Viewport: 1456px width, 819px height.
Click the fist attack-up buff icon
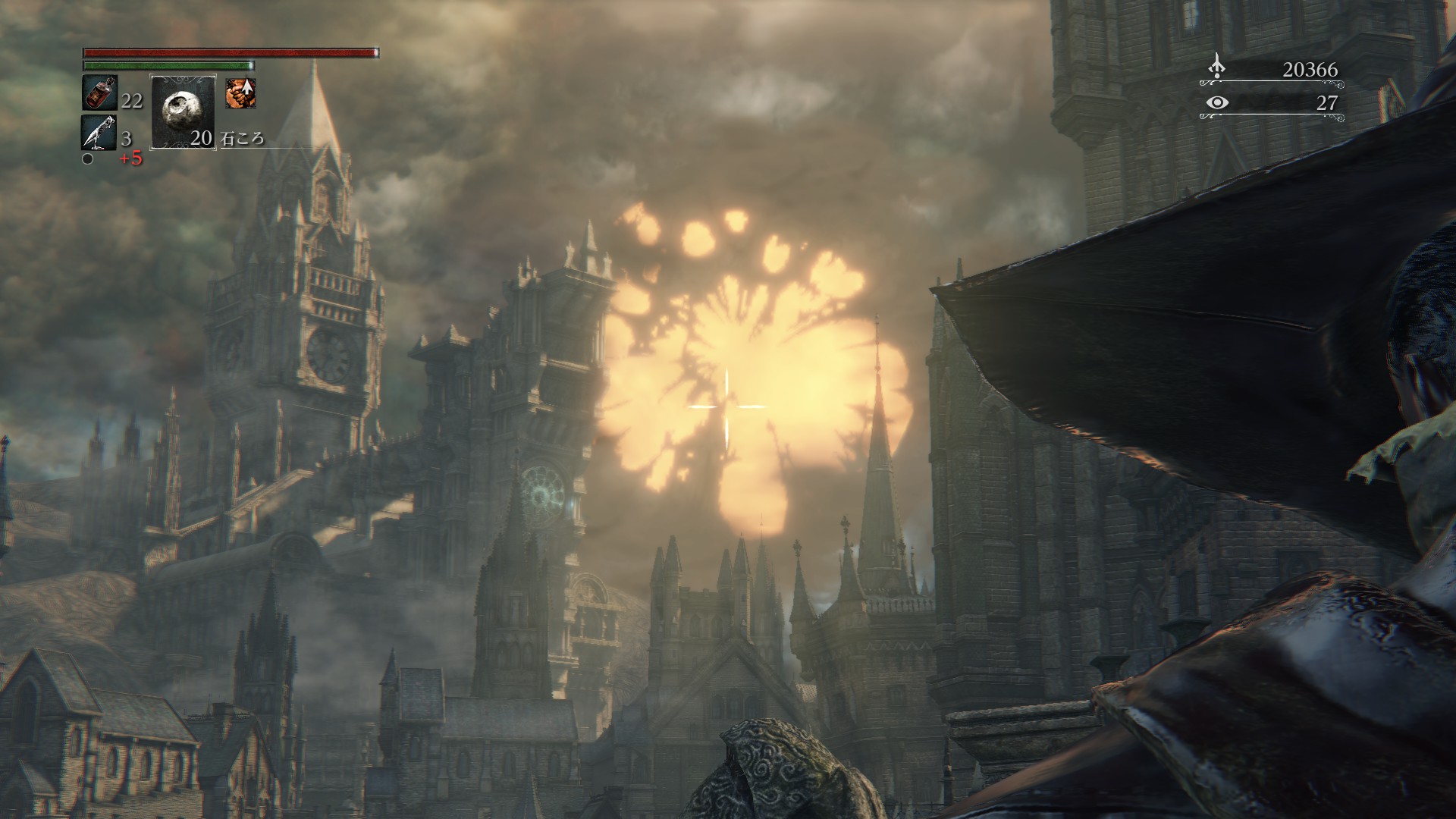pyautogui.click(x=240, y=93)
